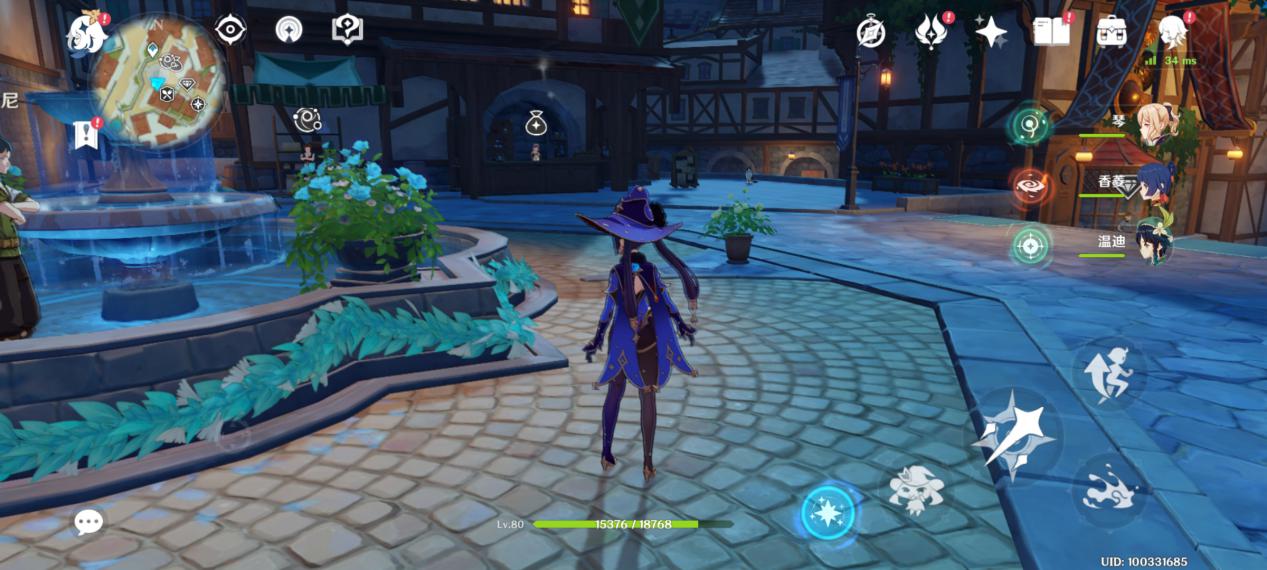Open the events icon beside the compass
Screen dimensions: 1267x570
click(930, 33)
